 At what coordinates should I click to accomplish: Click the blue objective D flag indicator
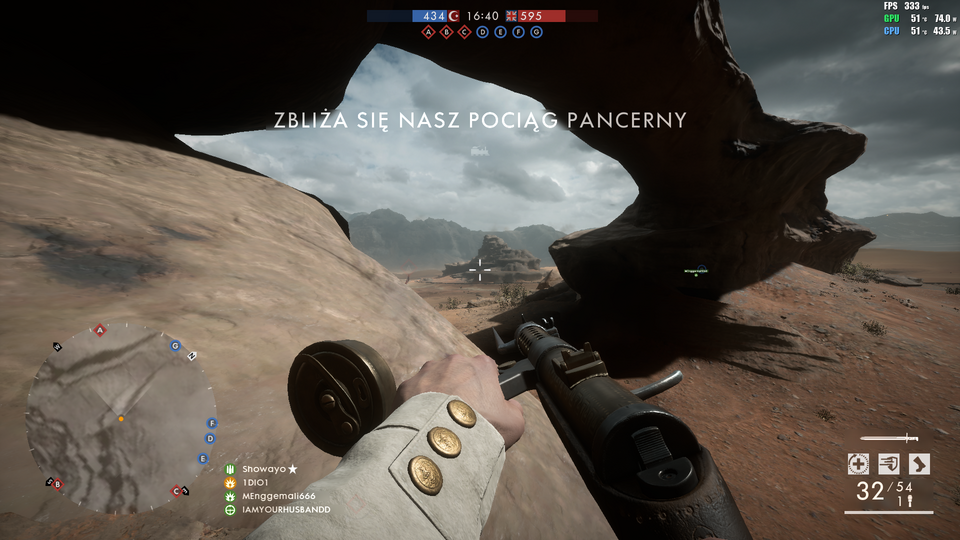coord(483,32)
